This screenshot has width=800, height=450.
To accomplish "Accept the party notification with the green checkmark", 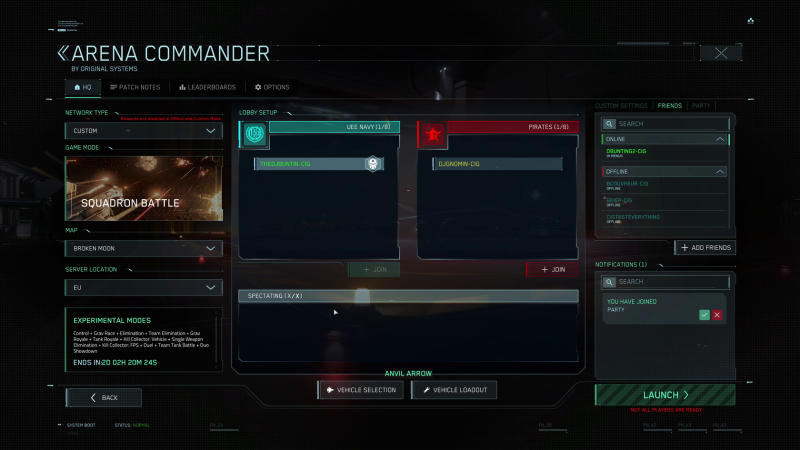I will point(704,314).
